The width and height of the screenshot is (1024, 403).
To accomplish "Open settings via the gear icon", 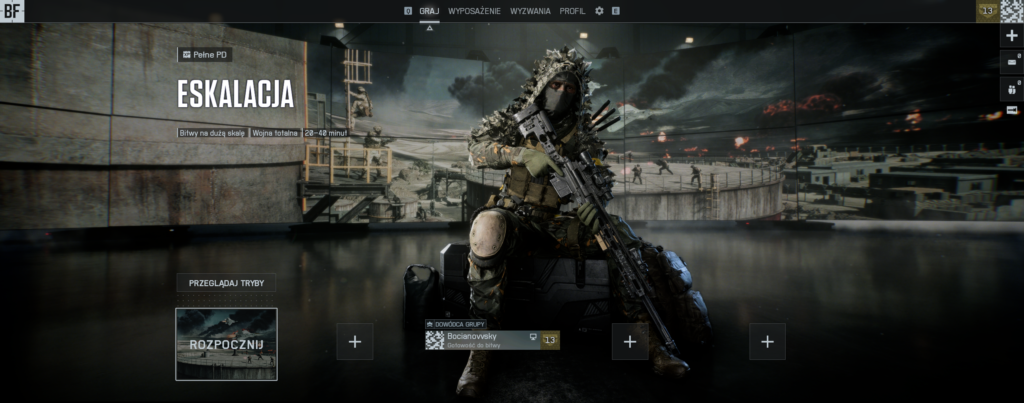I will (599, 10).
